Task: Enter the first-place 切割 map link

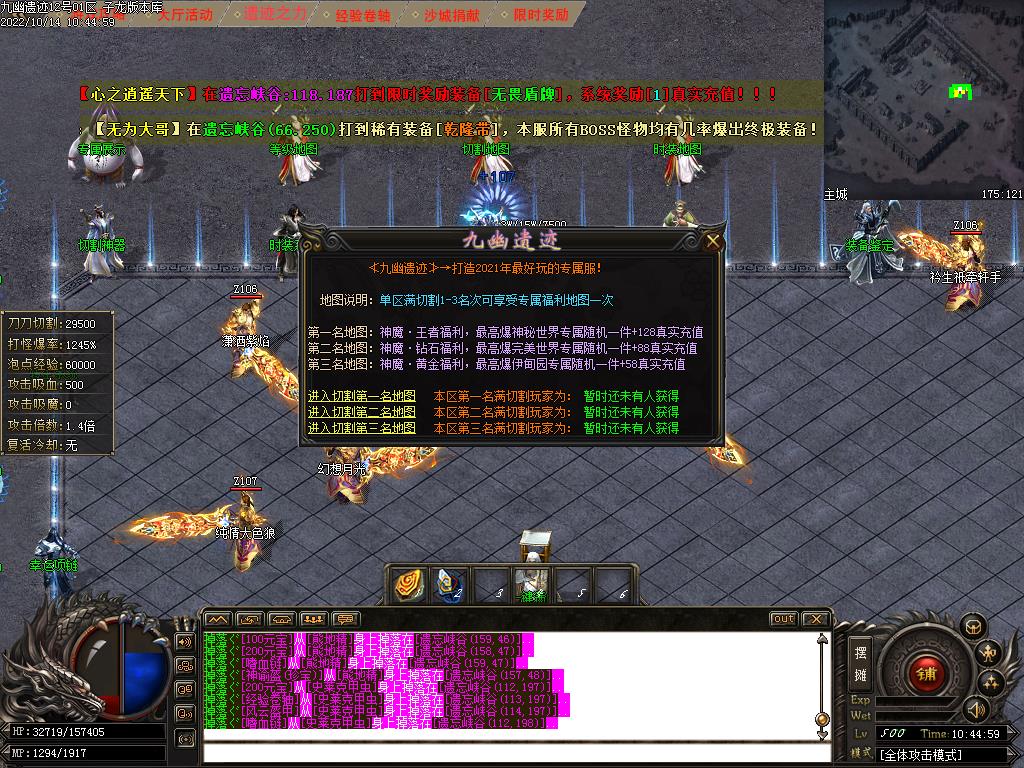Action: tap(362, 396)
